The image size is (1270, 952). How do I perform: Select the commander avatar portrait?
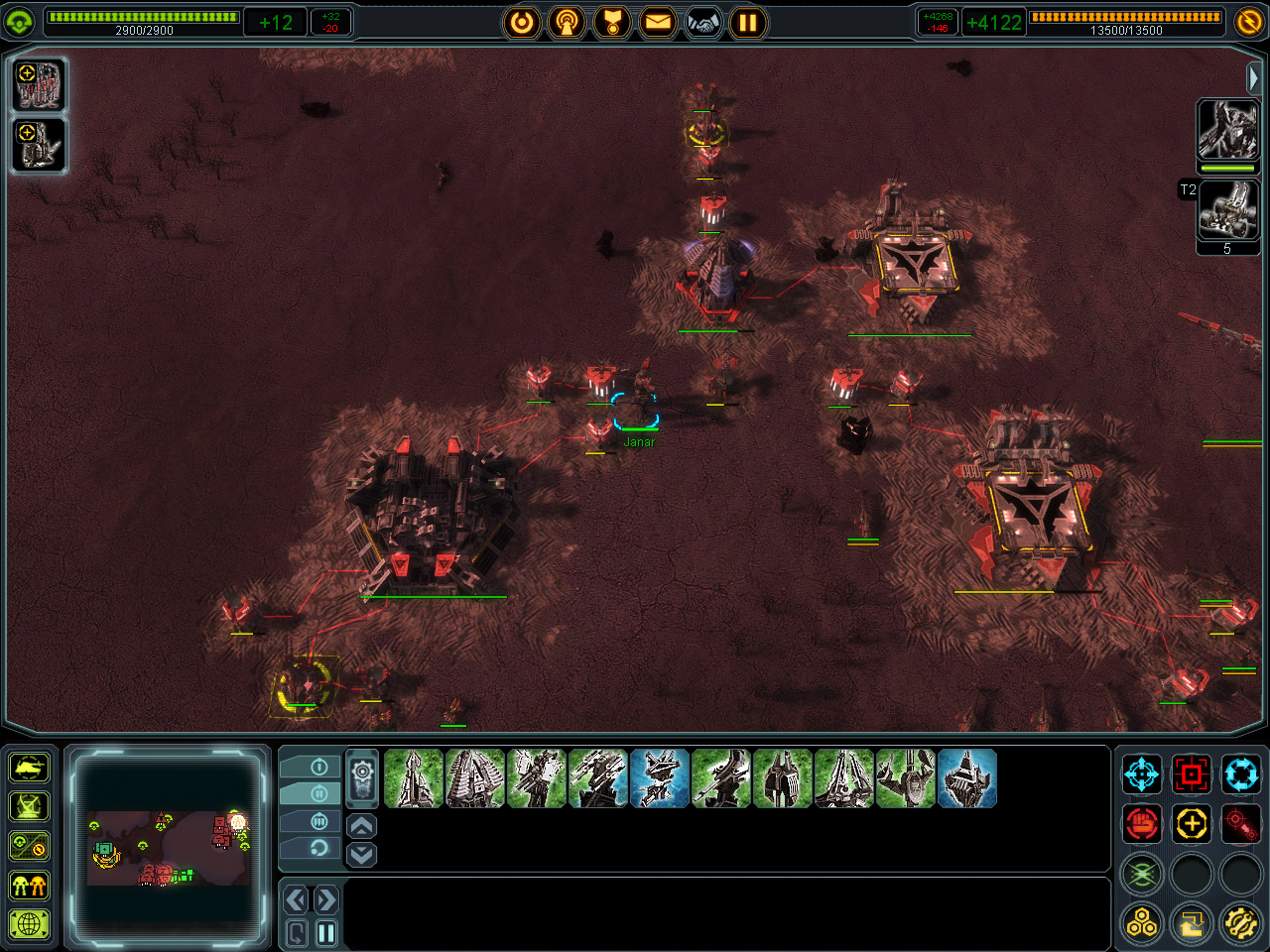point(1228,129)
